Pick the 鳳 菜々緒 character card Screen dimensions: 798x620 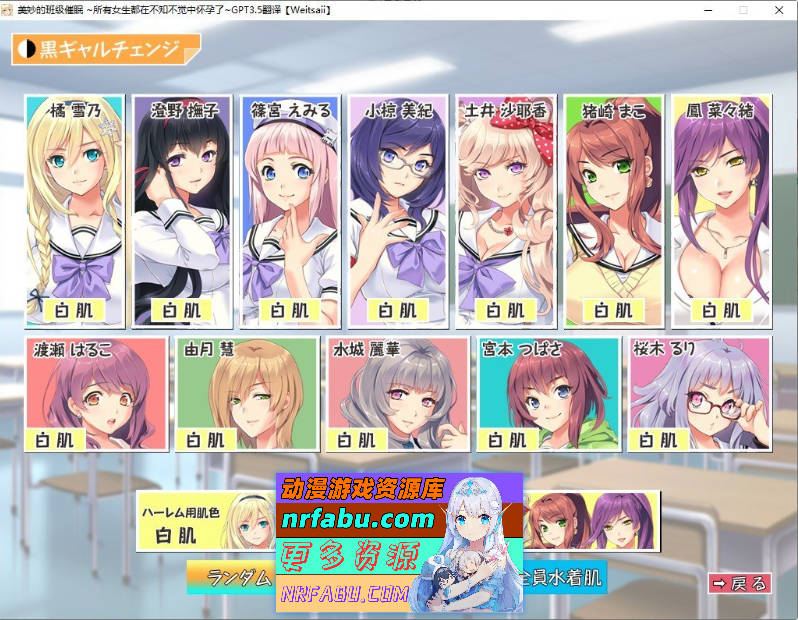720,210
